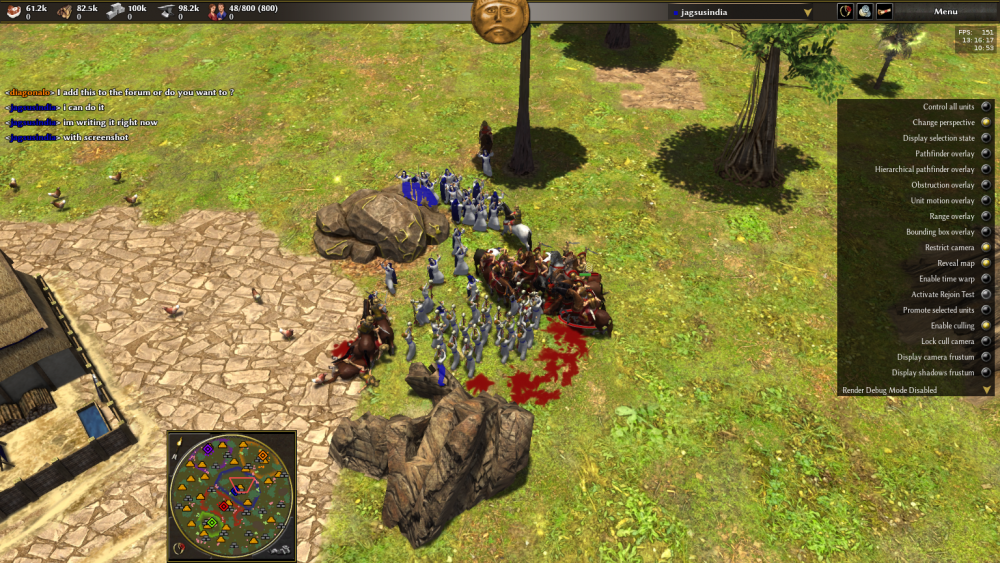This screenshot has height=563, width=1000.
Task: Disable Restrict camera
Action: click(986, 247)
